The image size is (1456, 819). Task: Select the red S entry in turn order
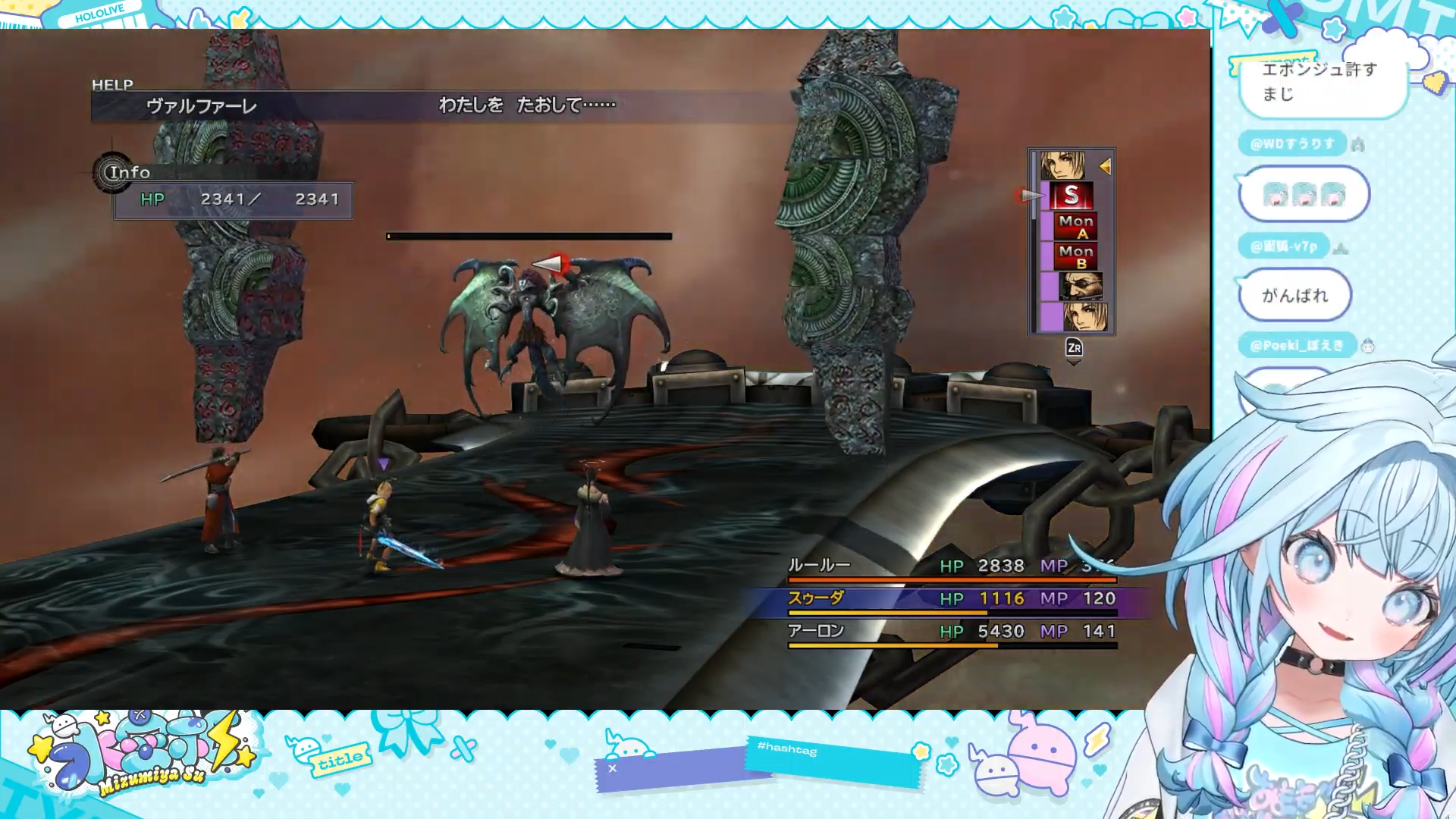(x=1071, y=196)
